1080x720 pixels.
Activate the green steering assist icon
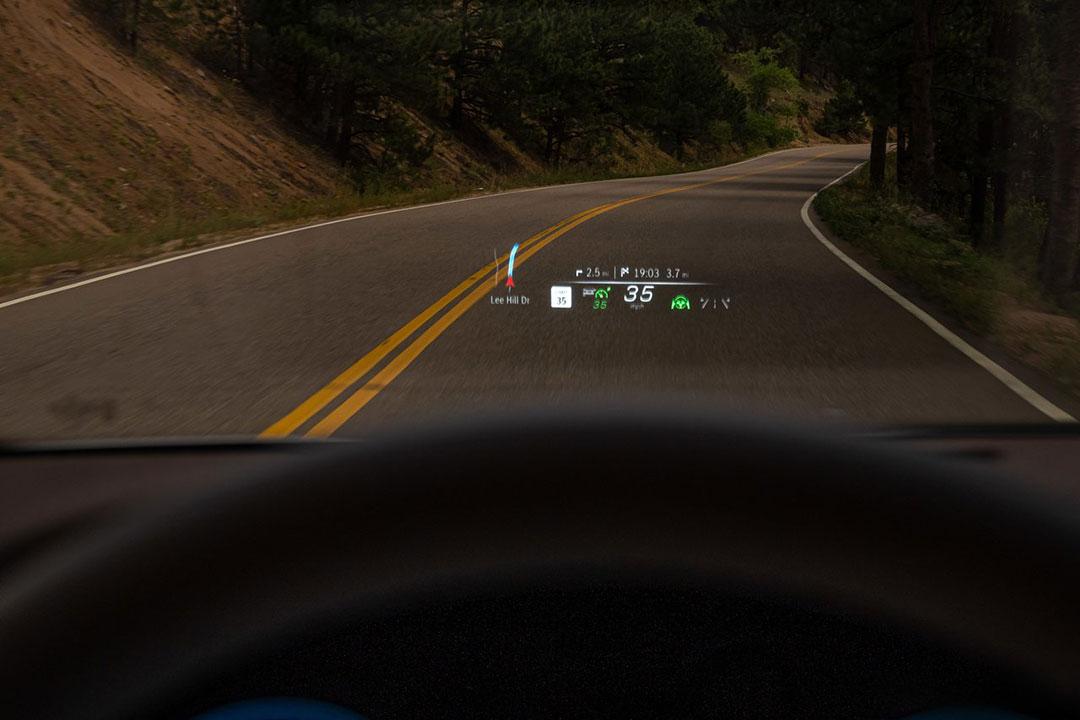click(681, 301)
